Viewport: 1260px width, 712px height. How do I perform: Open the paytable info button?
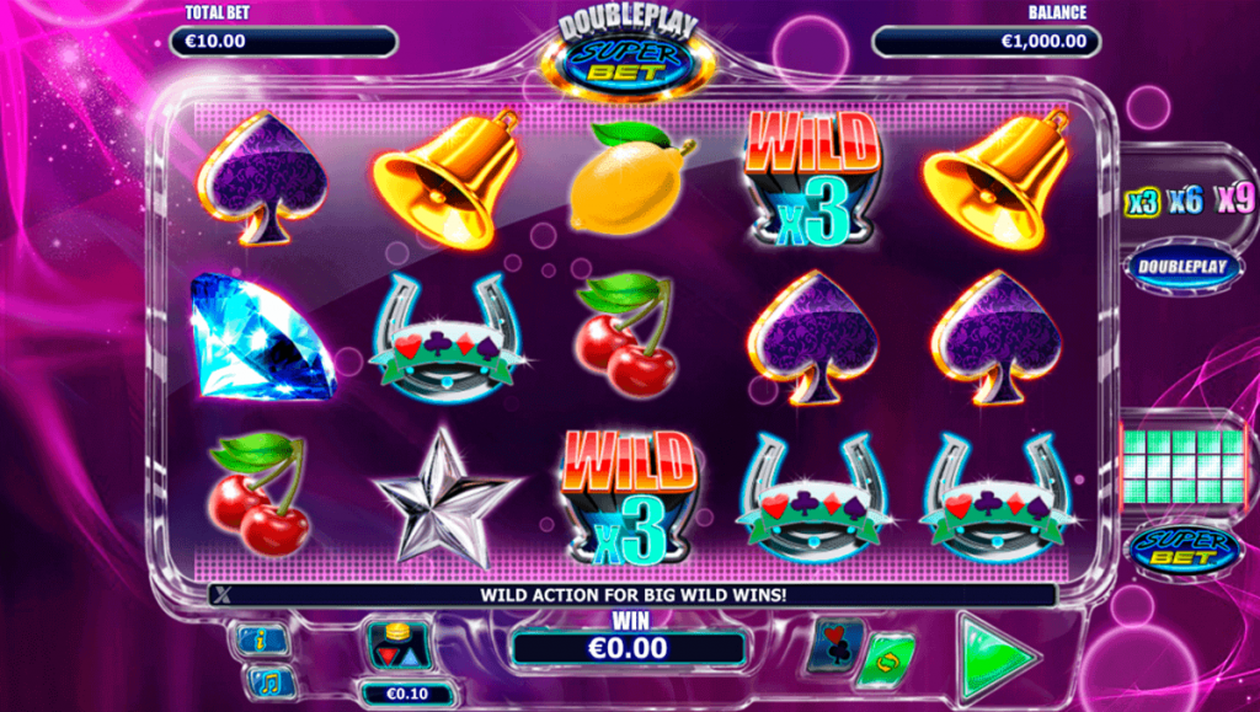[263, 641]
